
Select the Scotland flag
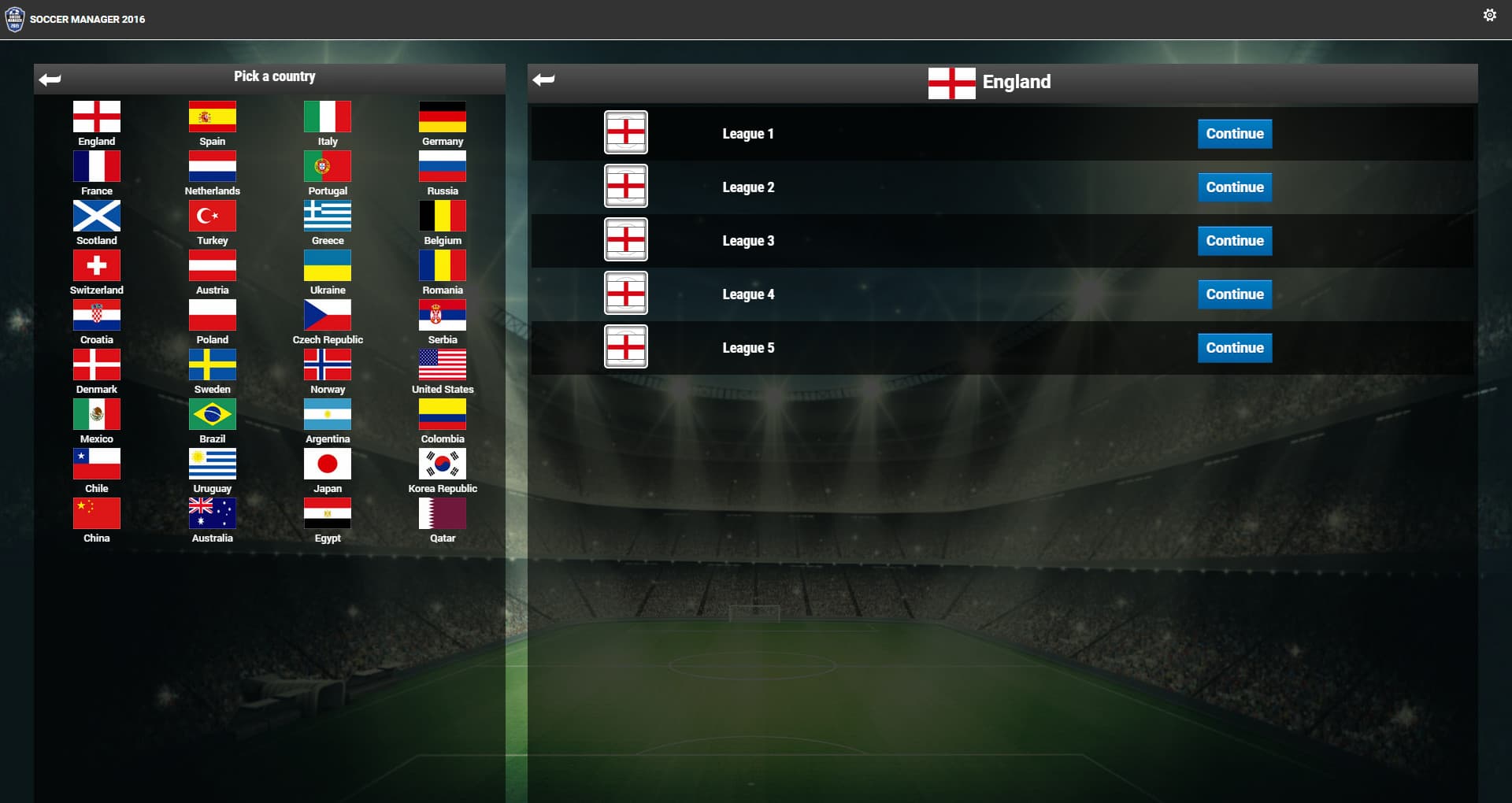[96, 215]
